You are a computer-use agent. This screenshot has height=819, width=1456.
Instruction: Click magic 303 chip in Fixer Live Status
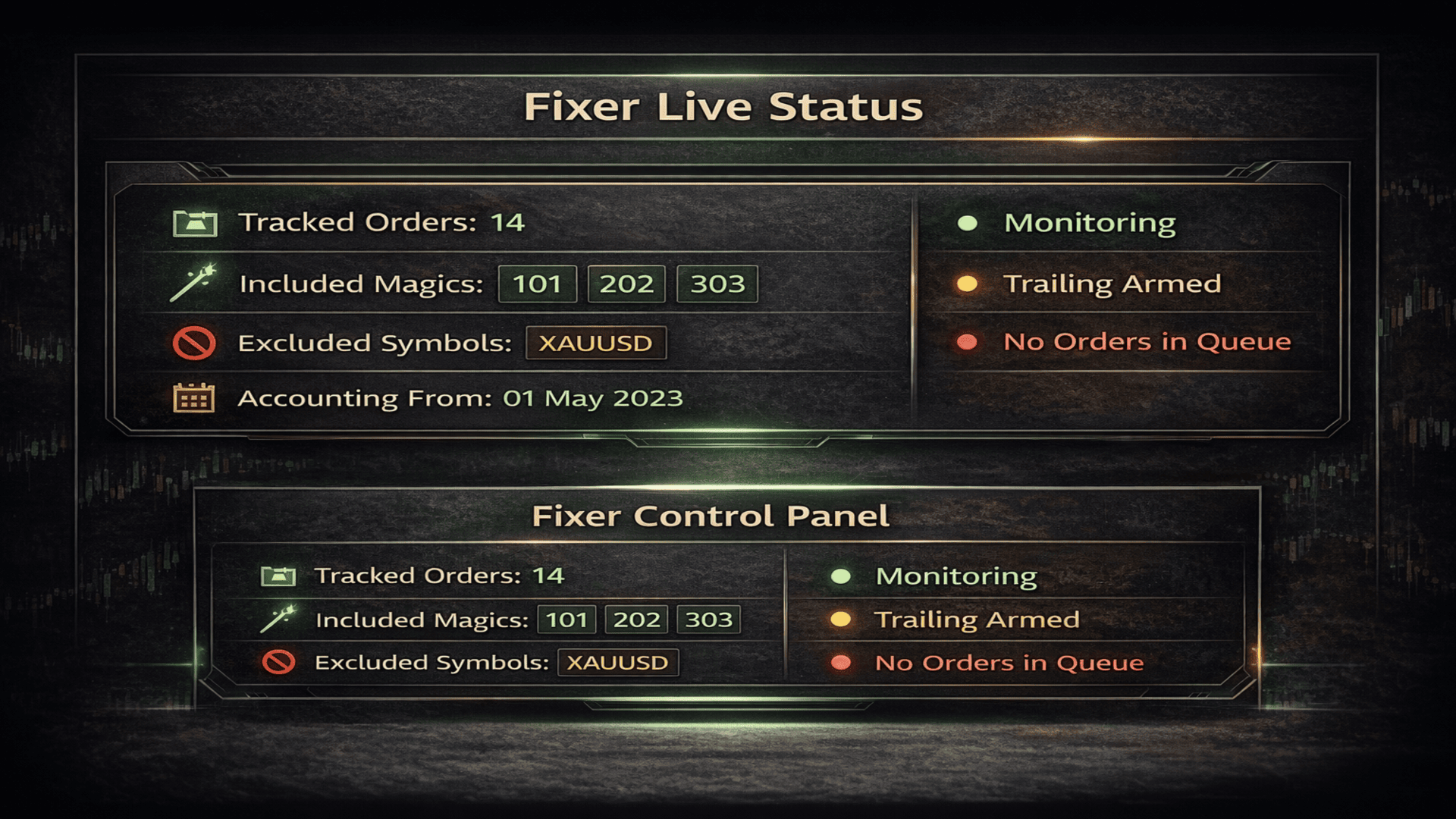717,284
